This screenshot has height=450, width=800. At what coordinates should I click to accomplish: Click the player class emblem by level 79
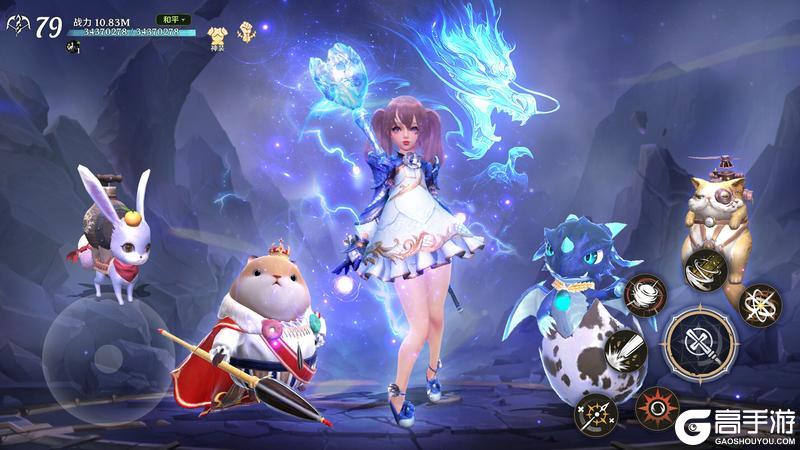point(17,27)
